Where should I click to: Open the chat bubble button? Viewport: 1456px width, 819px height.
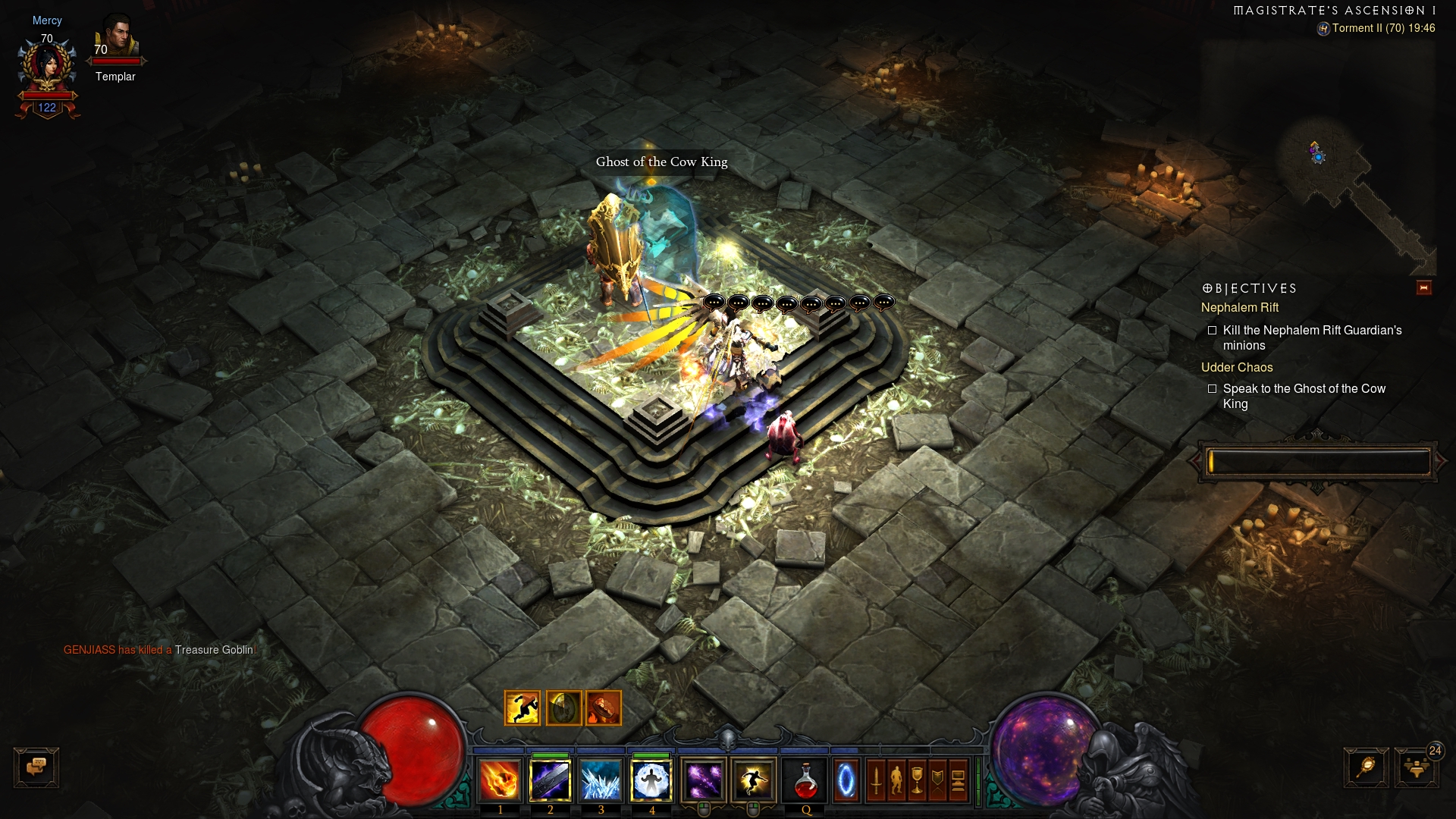click(x=36, y=767)
